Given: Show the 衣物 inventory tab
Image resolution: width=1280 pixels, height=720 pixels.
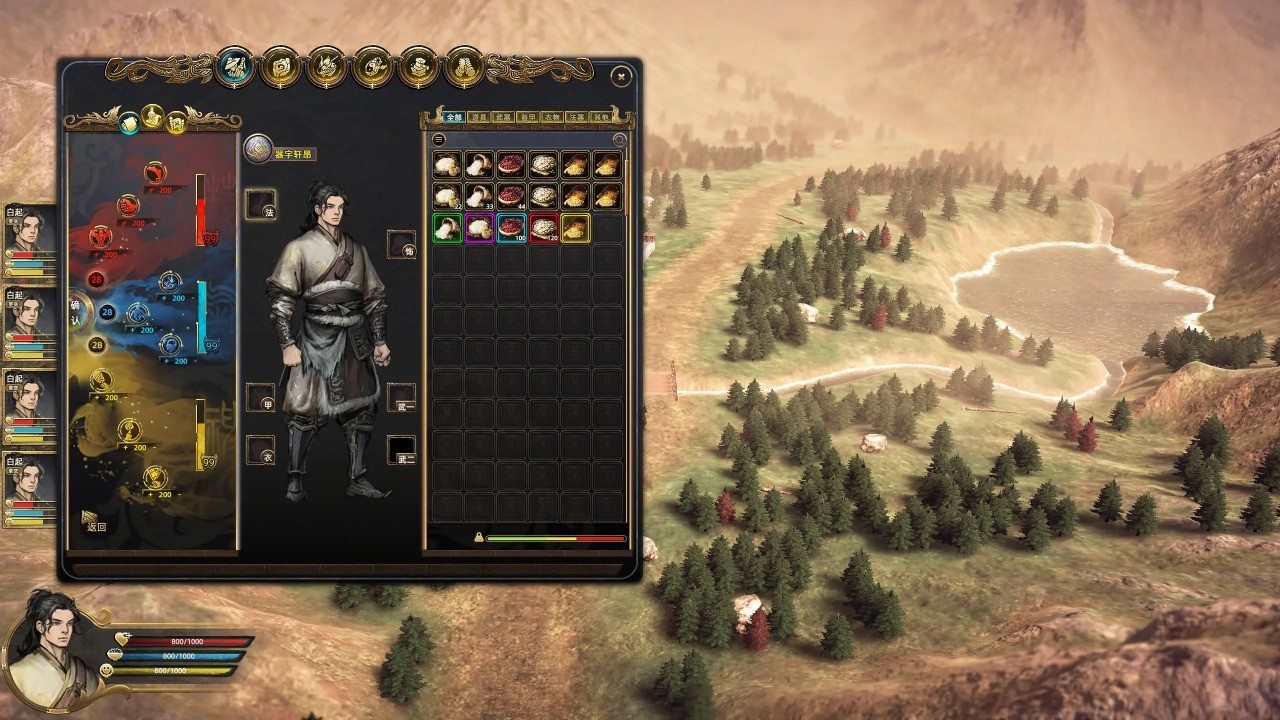Looking at the screenshot, I should tap(552, 117).
